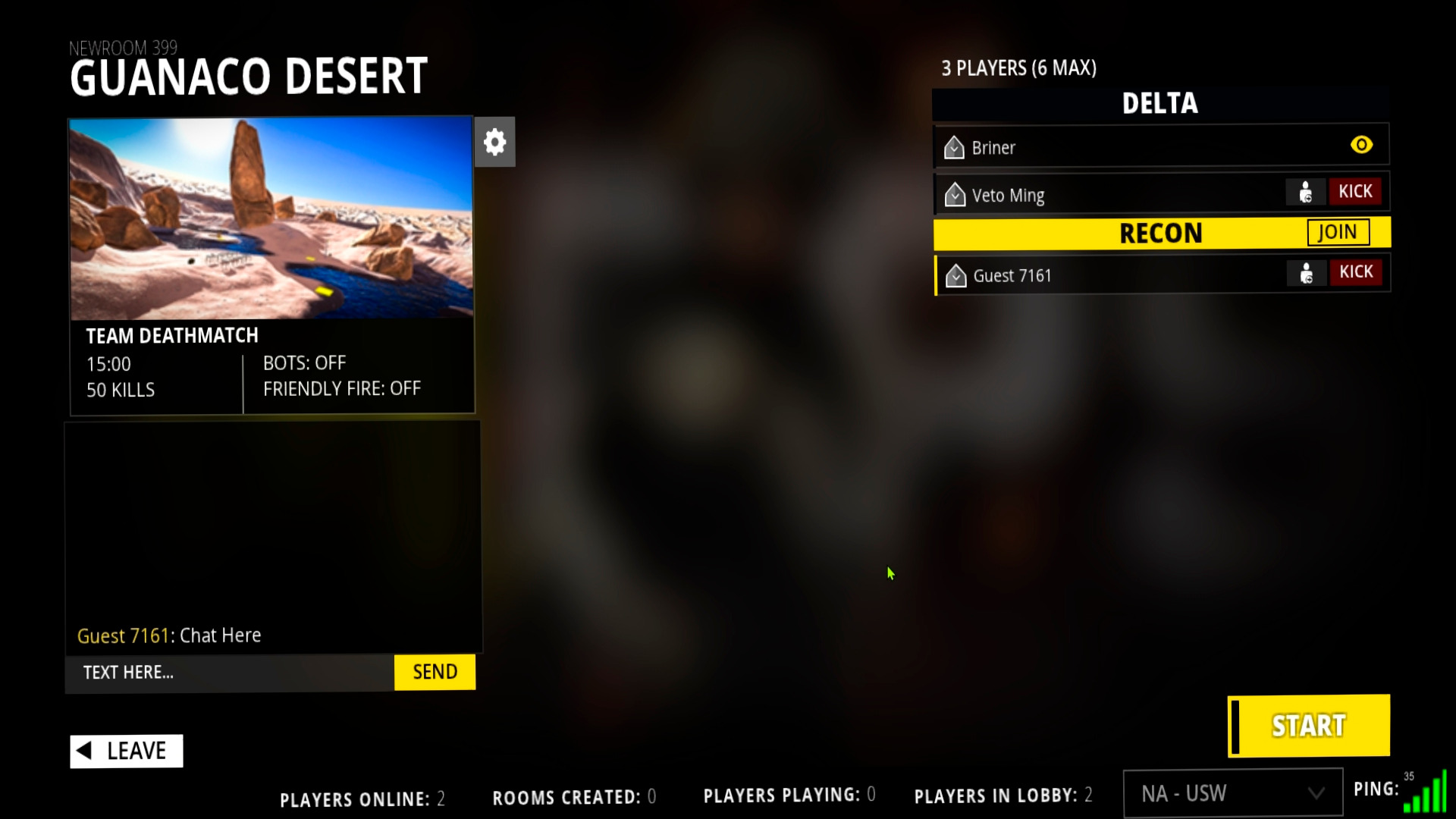Click the add-friend icon next to Guest 7161
Viewport: 1456px width, 819px height.
(1306, 274)
